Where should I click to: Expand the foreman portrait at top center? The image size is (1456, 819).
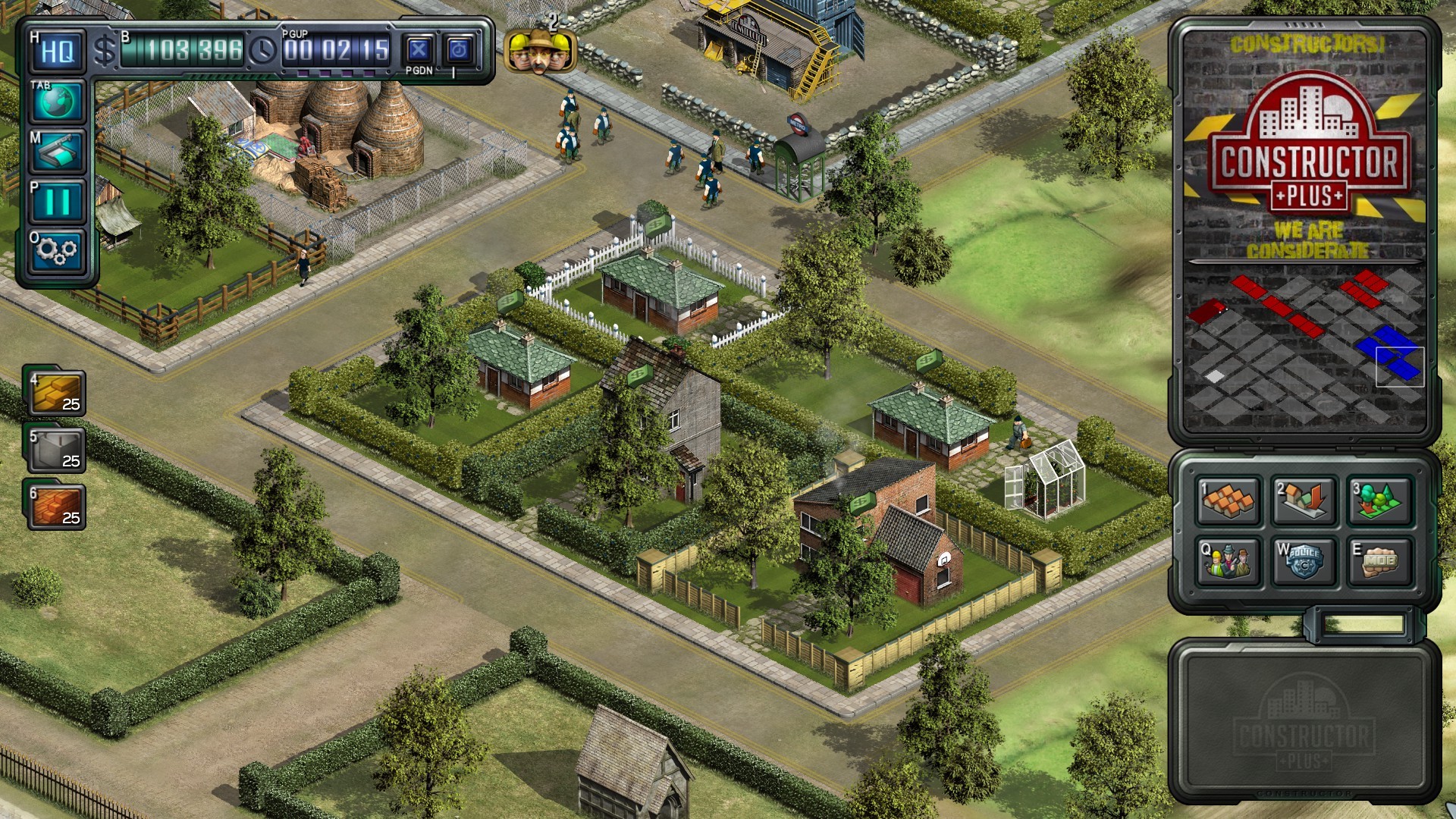click(540, 50)
